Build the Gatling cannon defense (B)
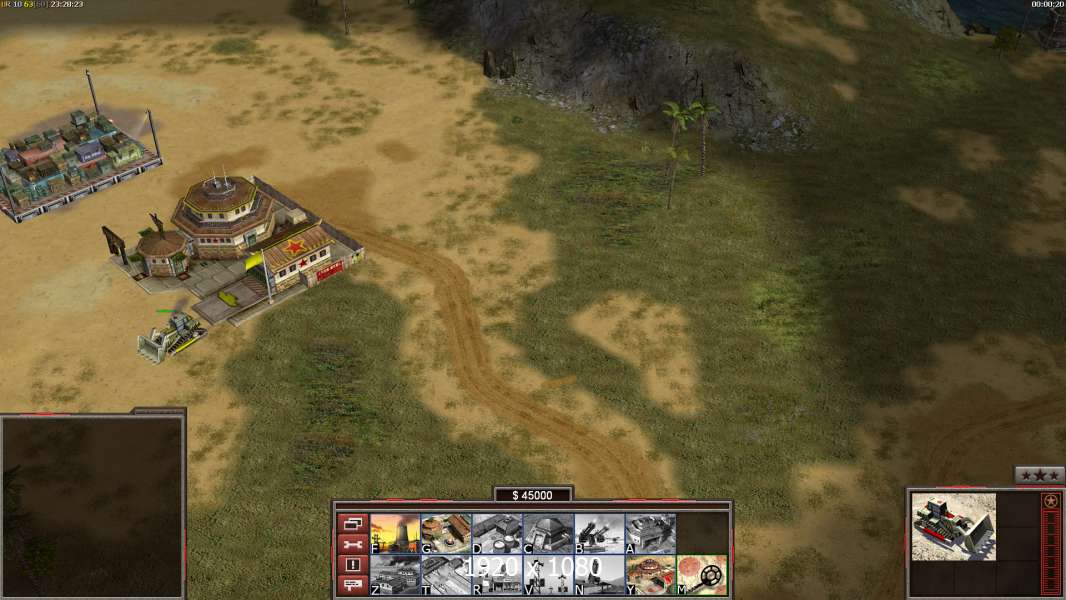This screenshot has height=600, width=1066. click(599, 534)
